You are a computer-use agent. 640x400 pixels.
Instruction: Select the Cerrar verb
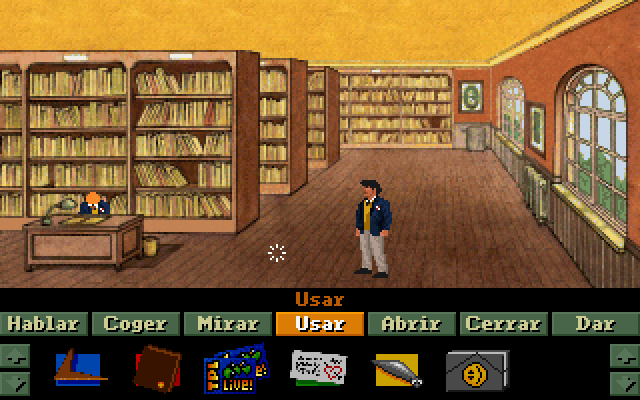(x=503, y=324)
